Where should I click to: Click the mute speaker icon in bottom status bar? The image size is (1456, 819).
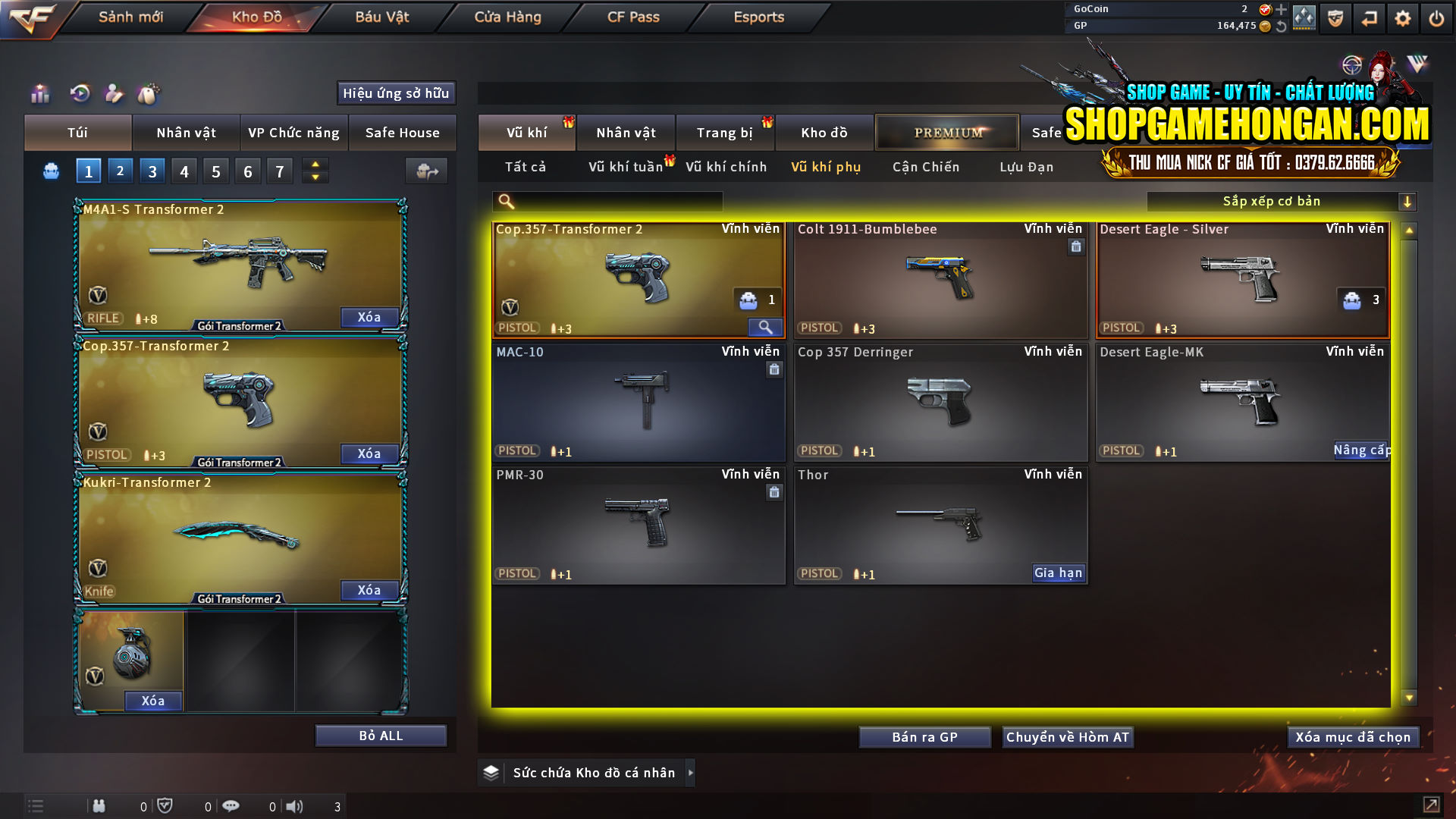[x=294, y=805]
